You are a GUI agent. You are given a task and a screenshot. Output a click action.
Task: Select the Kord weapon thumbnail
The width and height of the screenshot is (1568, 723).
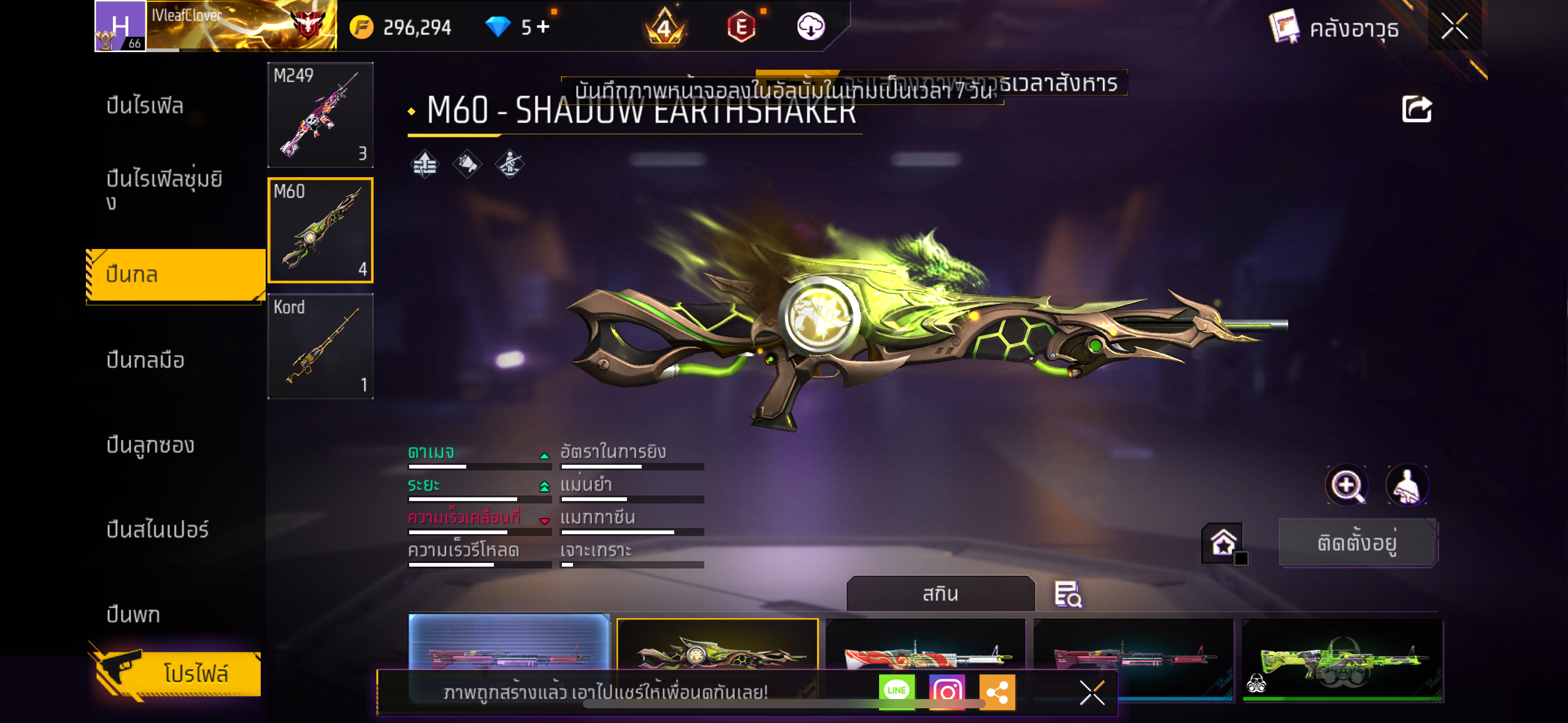point(320,346)
